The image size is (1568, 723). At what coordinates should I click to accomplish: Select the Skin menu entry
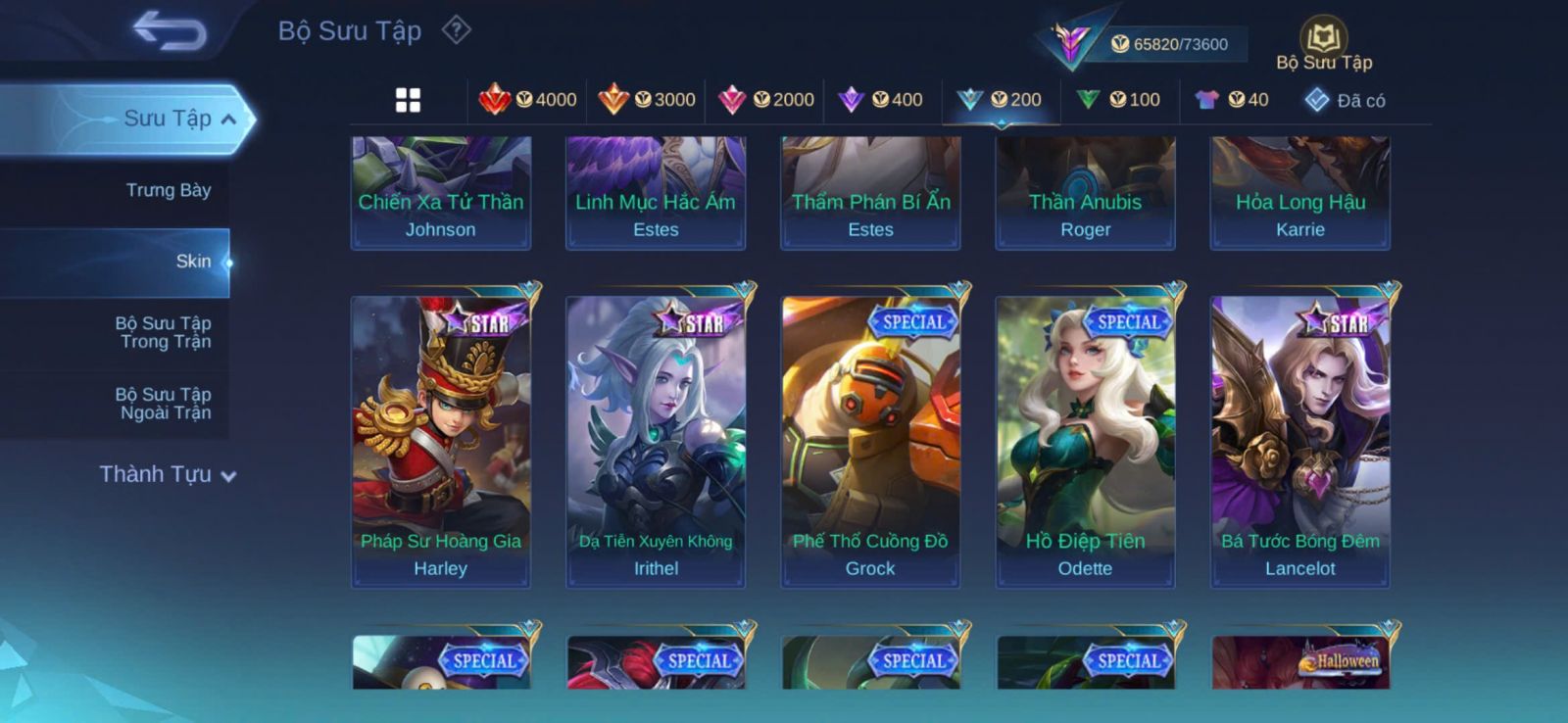click(x=193, y=262)
